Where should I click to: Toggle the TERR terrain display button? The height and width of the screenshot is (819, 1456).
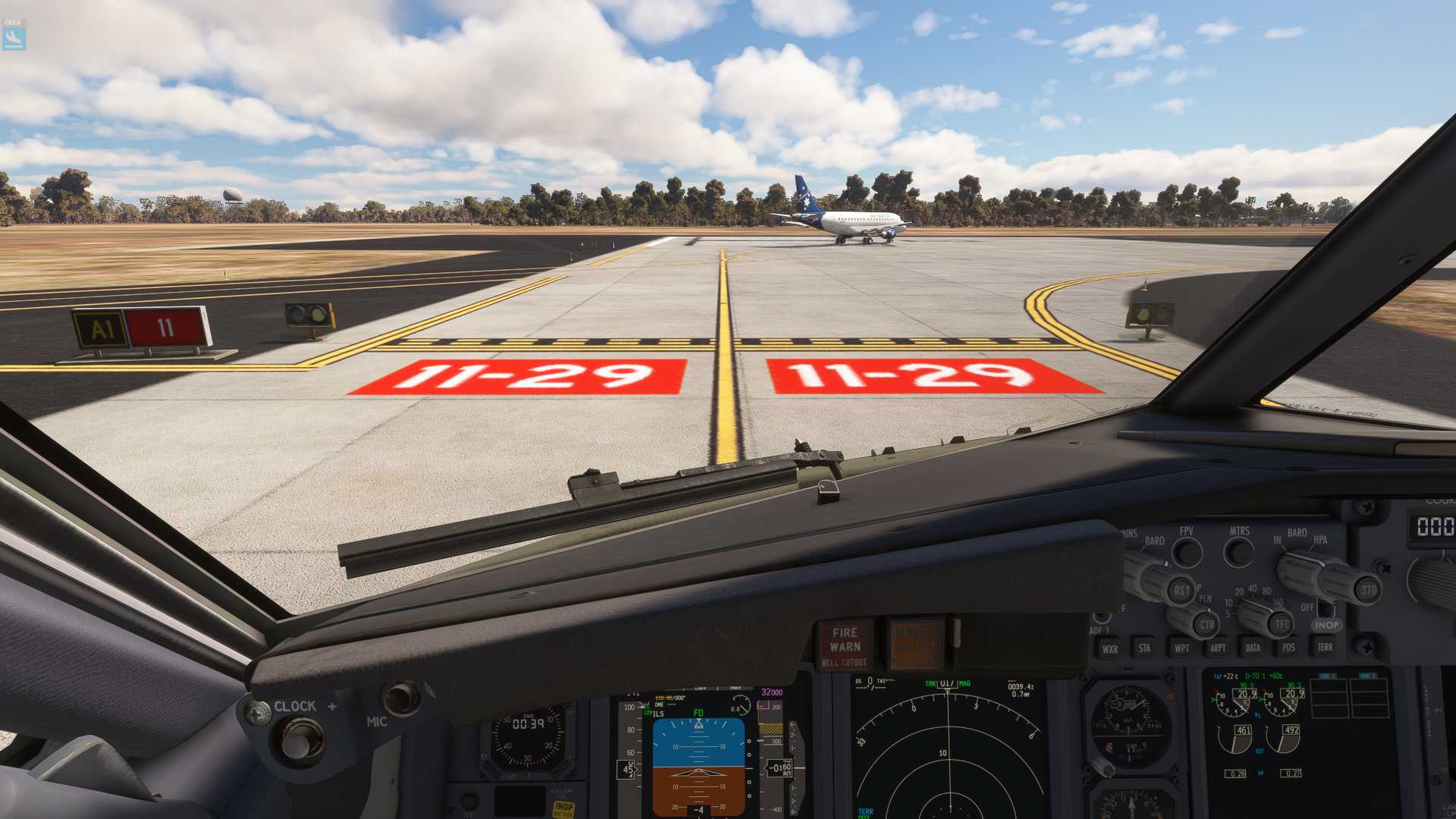(x=1325, y=647)
